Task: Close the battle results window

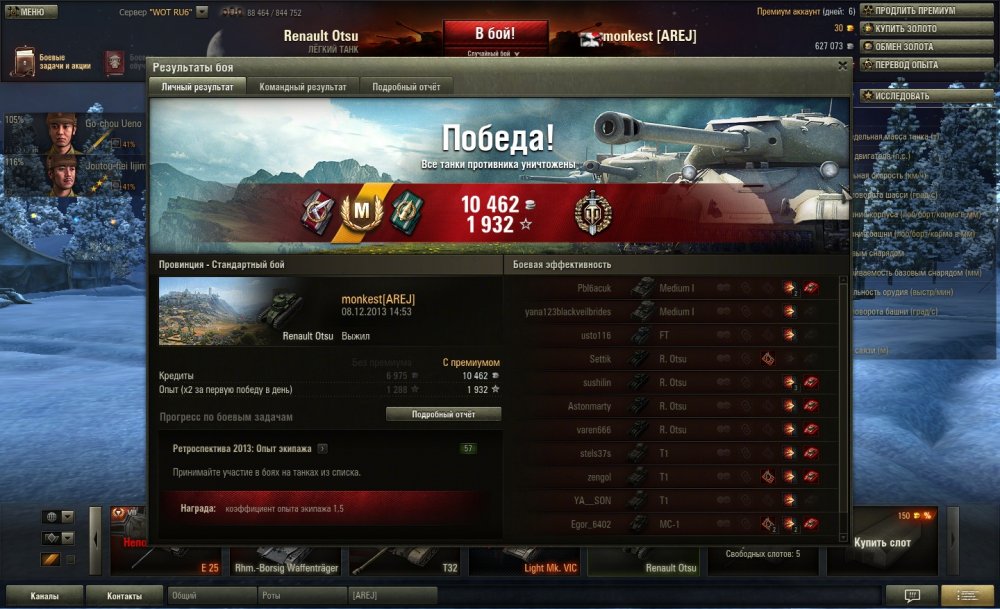Action: [843, 66]
